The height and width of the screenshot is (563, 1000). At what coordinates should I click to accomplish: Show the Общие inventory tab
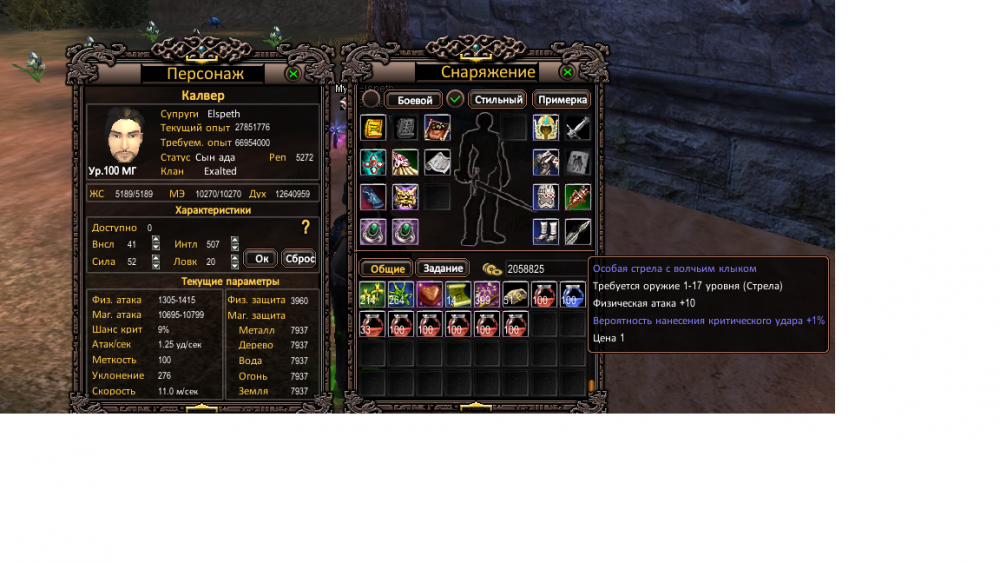[x=385, y=269]
